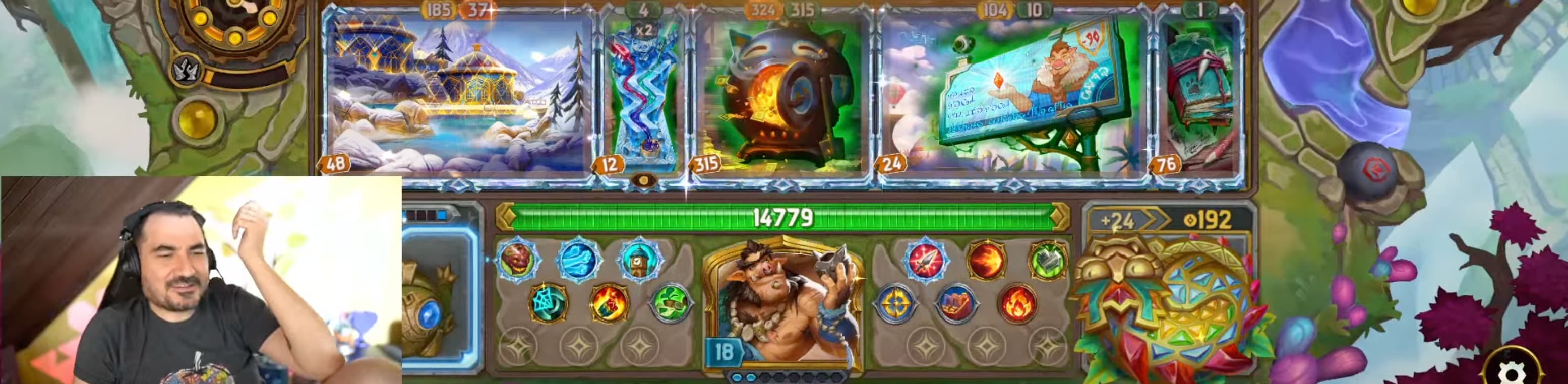Image resolution: width=1568 pixels, height=384 pixels.
Task: Select the lava rock ability icon
Action: point(517,260)
